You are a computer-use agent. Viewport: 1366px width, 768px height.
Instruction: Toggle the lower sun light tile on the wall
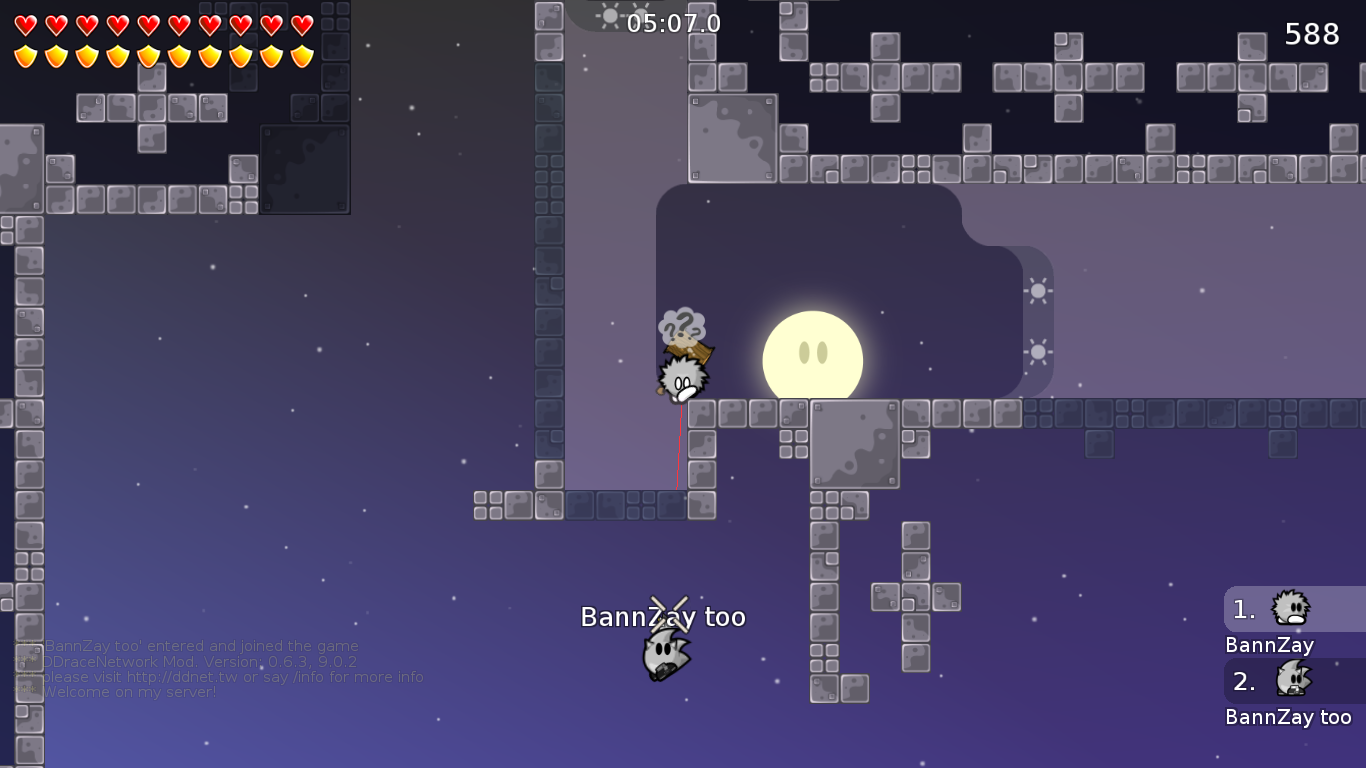[1038, 351]
